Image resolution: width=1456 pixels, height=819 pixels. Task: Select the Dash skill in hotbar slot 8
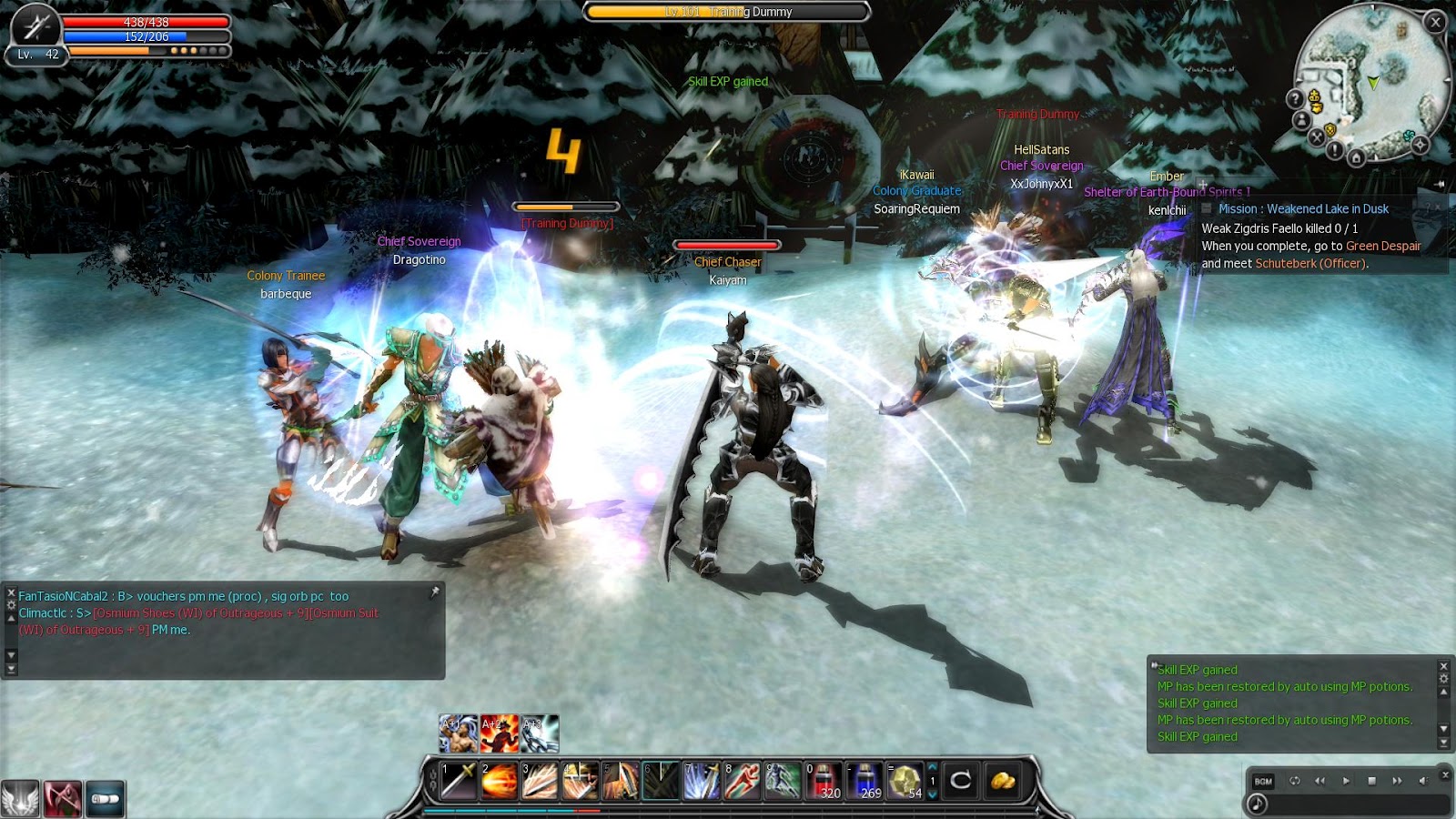tap(742, 781)
